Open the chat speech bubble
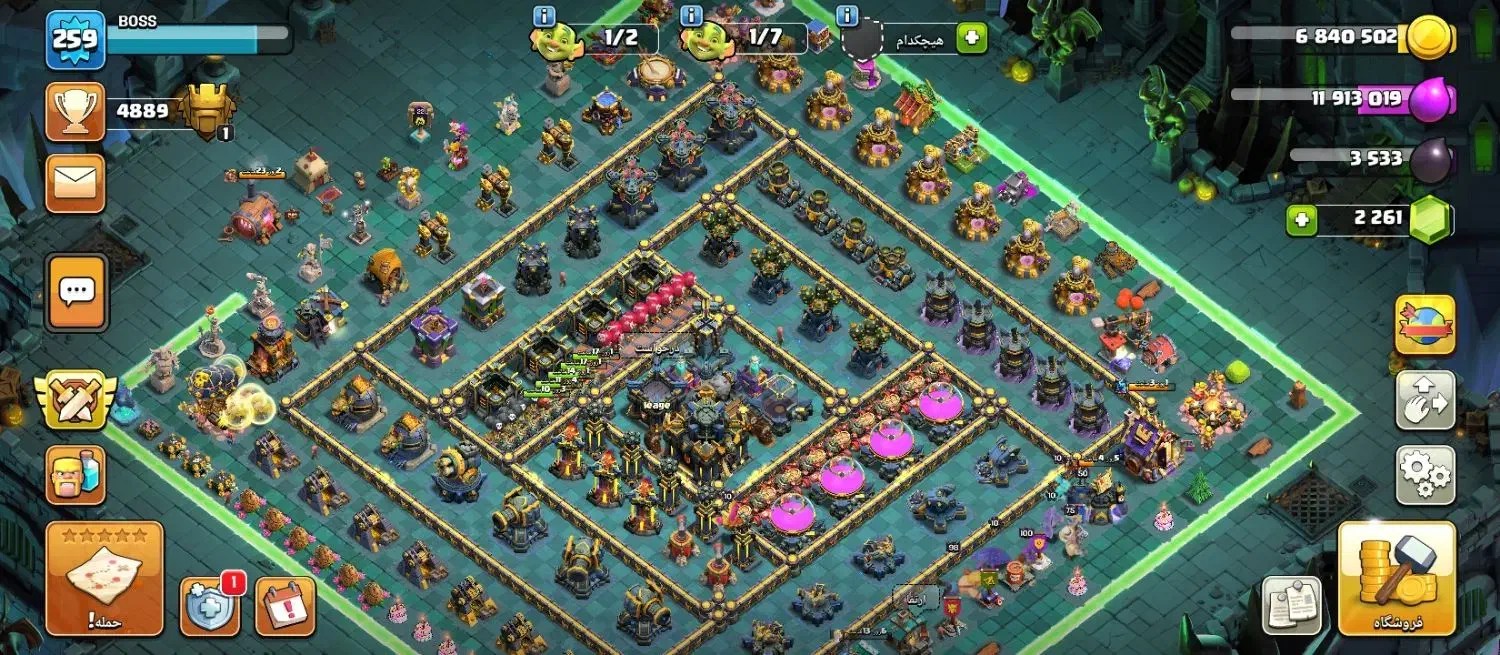 click(76, 292)
